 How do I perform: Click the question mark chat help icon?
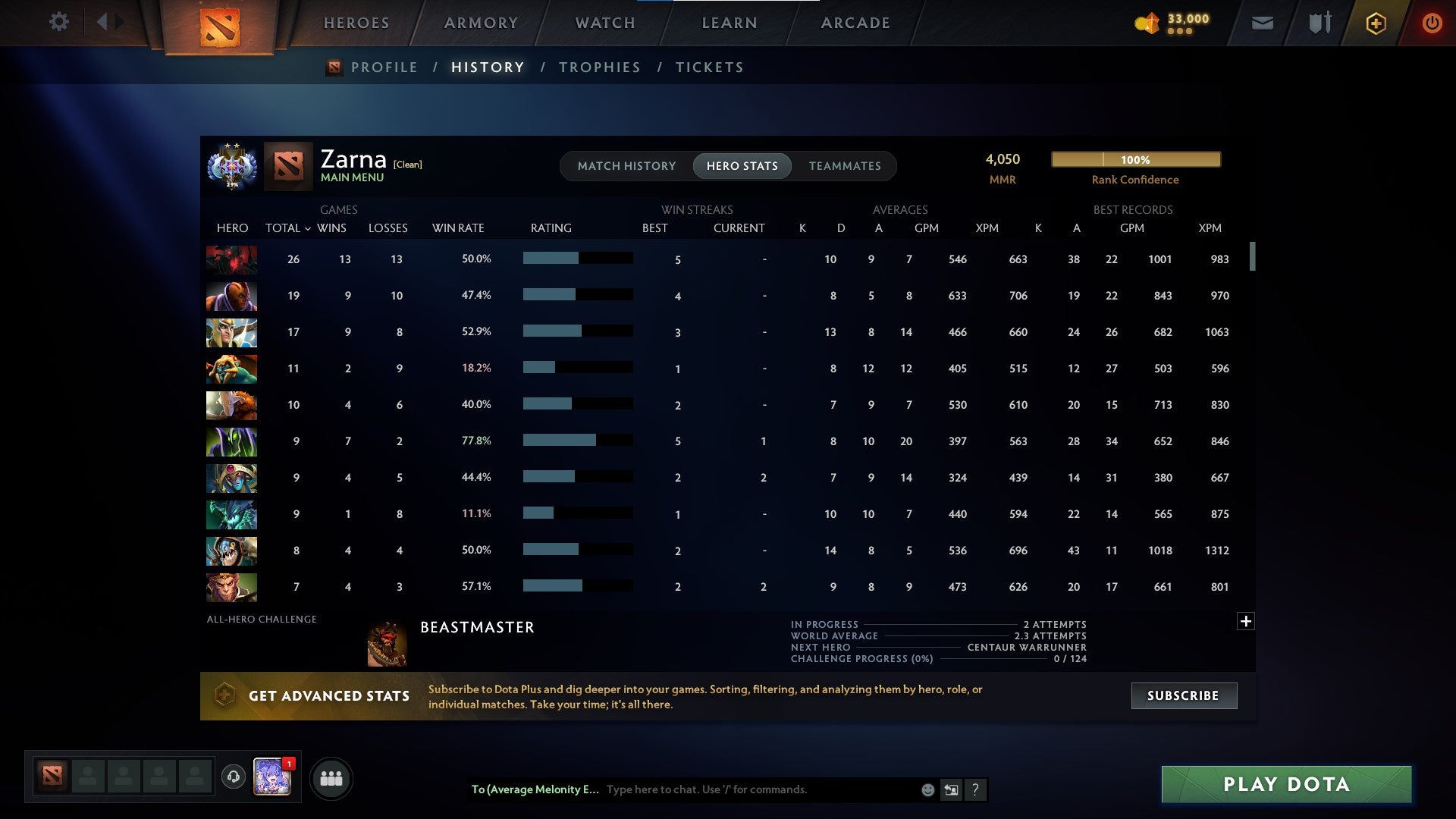(976, 789)
